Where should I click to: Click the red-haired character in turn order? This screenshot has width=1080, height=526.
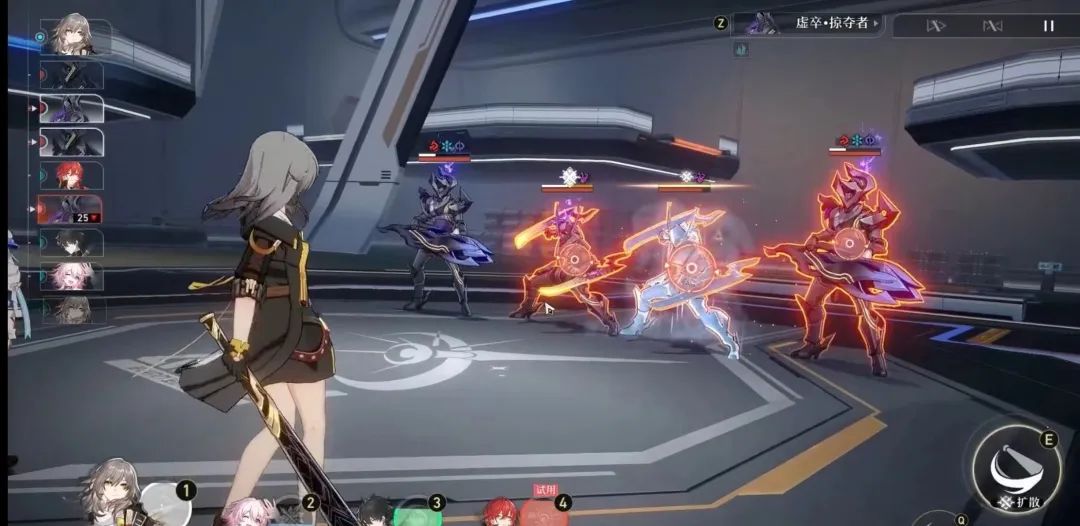click(71, 176)
